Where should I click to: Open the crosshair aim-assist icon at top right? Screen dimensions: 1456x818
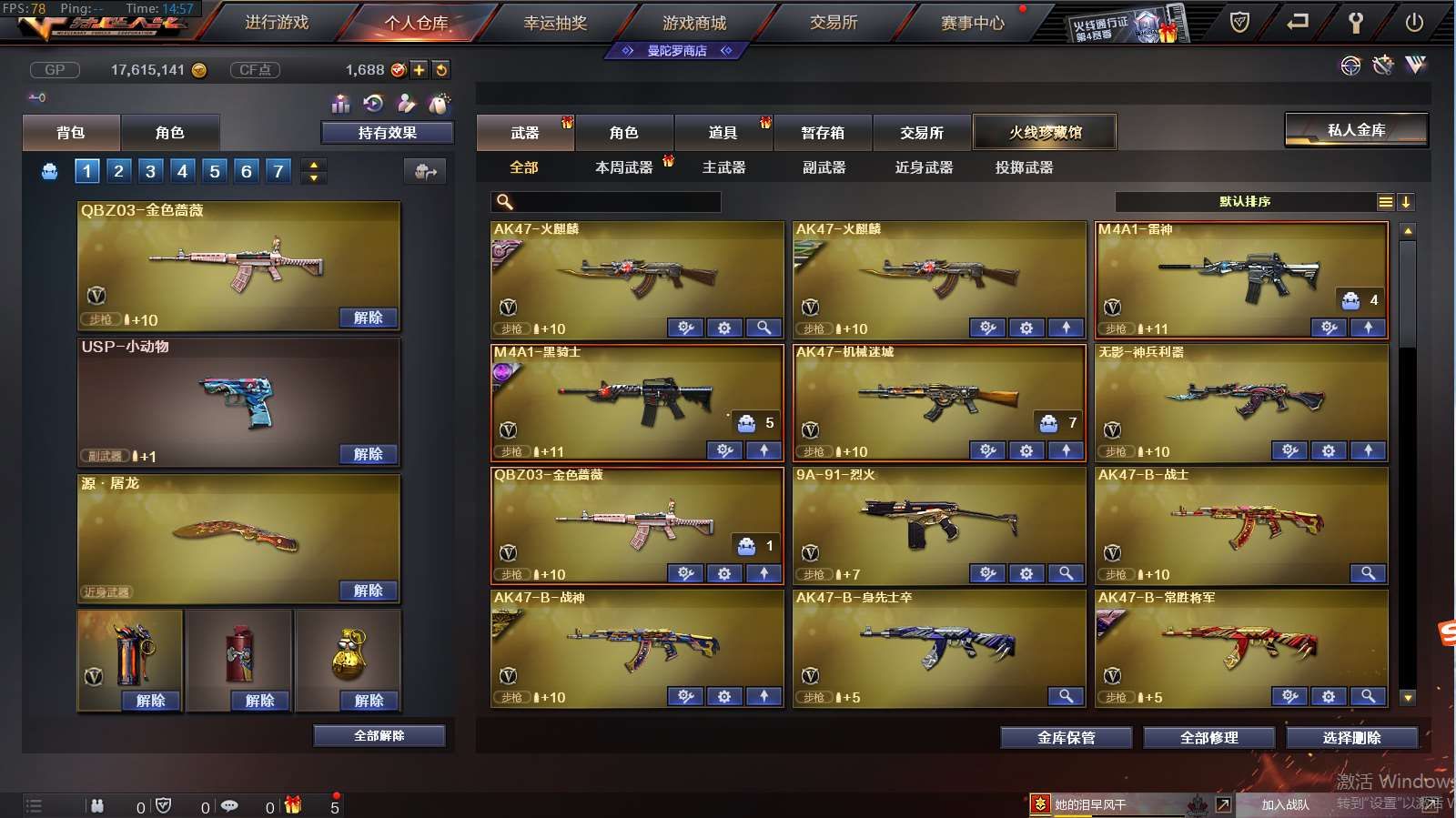[x=1350, y=65]
